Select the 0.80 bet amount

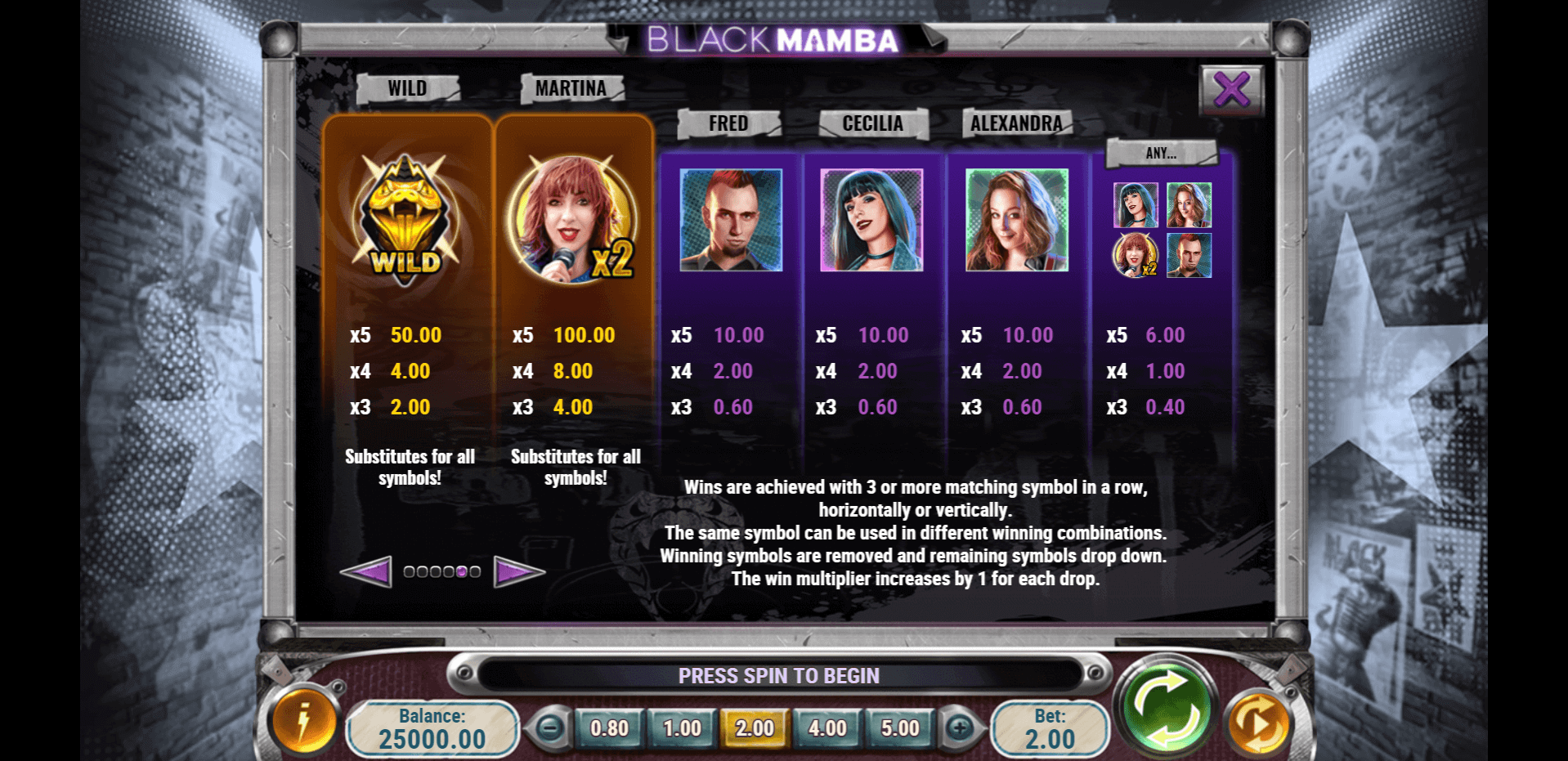pos(609,728)
